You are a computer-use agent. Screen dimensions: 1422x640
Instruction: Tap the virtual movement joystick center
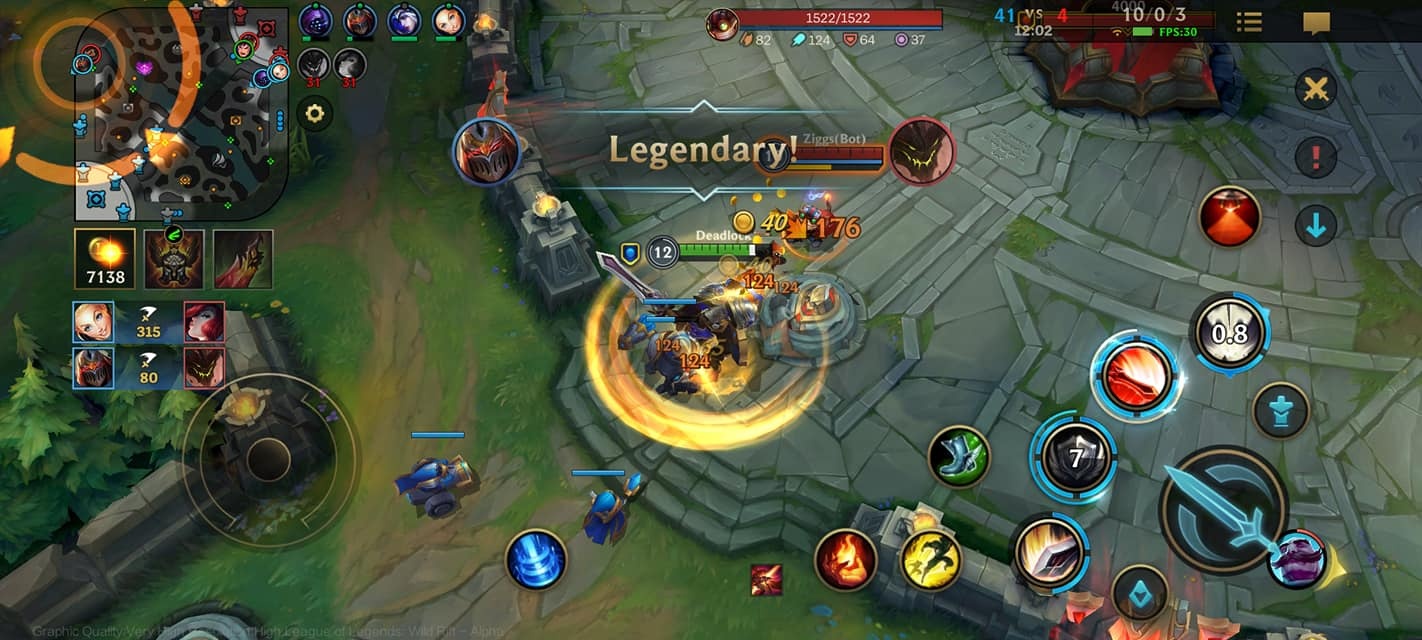(x=268, y=460)
